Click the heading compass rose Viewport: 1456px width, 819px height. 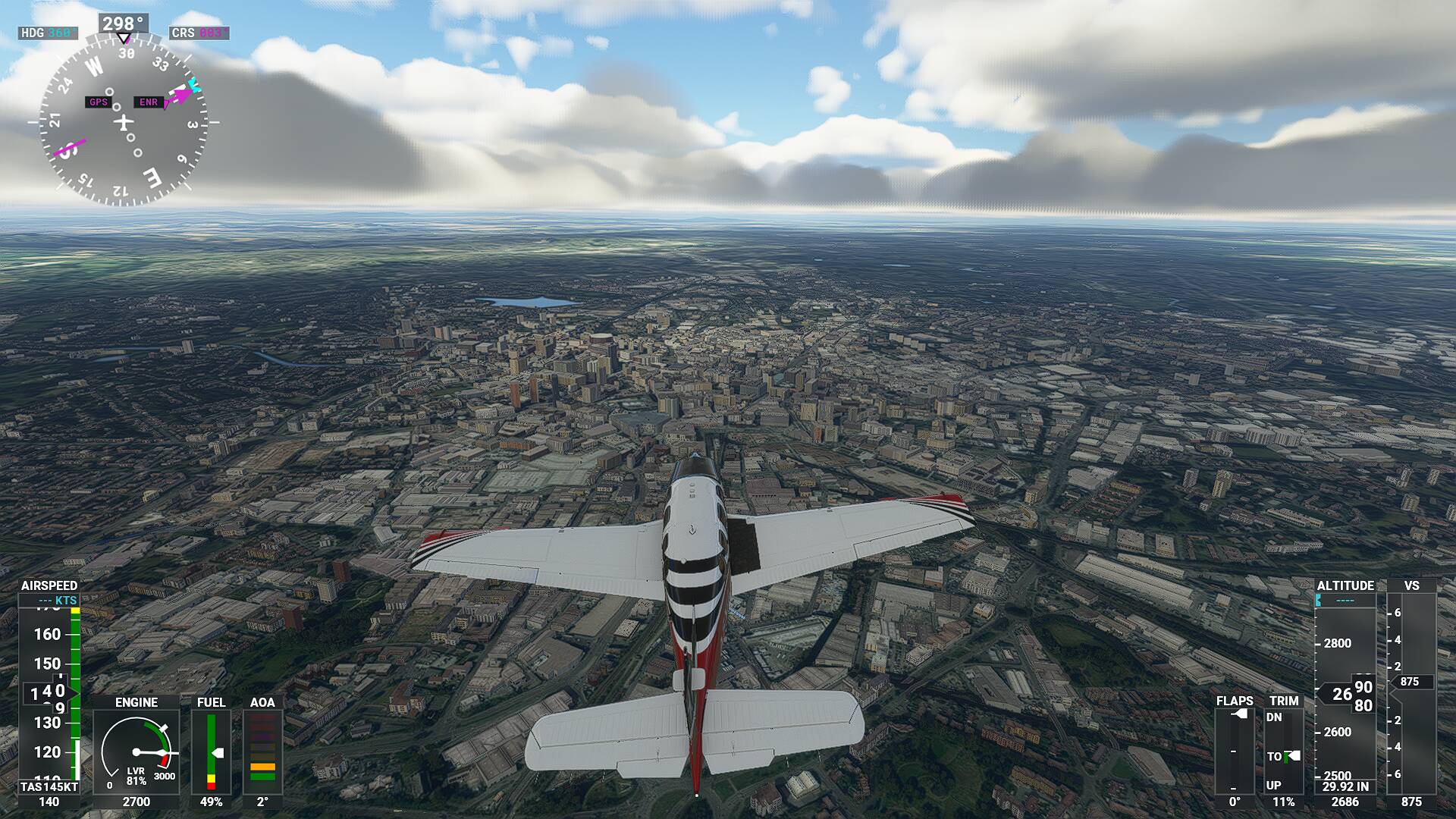click(124, 122)
